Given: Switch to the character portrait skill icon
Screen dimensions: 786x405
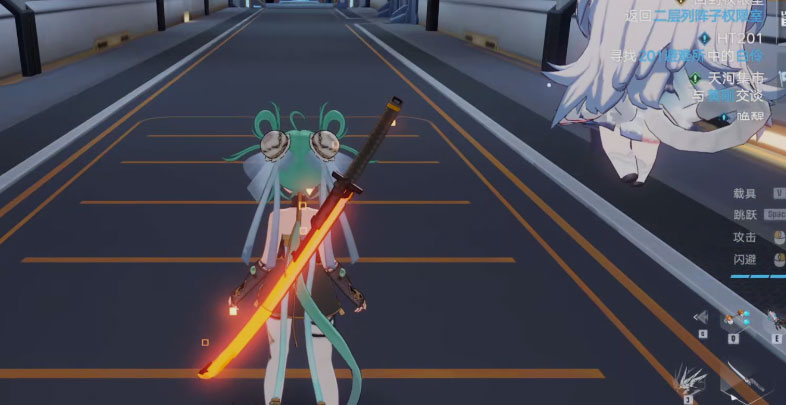Looking at the screenshot, I should [775, 320].
